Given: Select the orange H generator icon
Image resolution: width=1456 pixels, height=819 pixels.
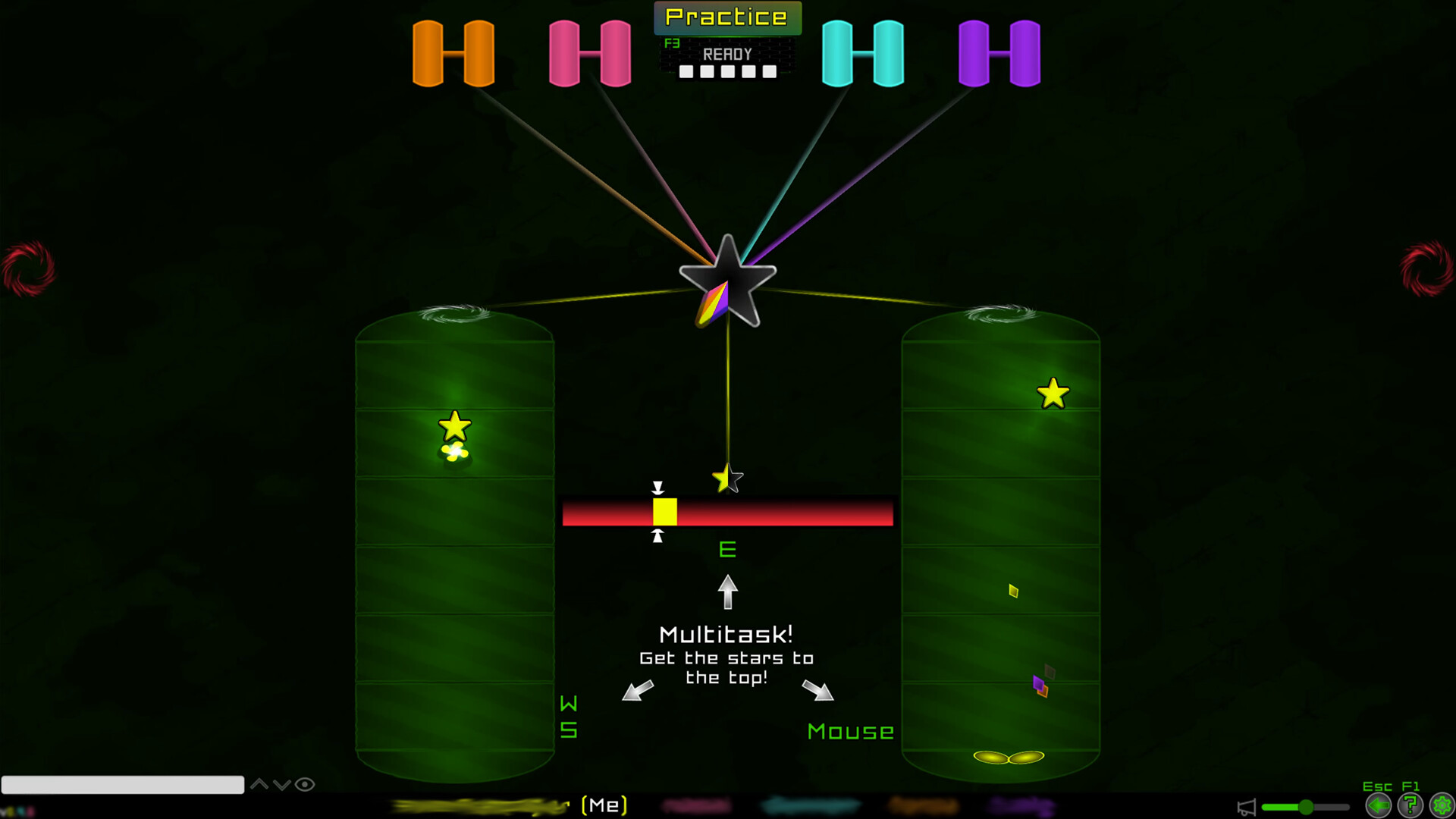Looking at the screenshot, I should 453,53.
